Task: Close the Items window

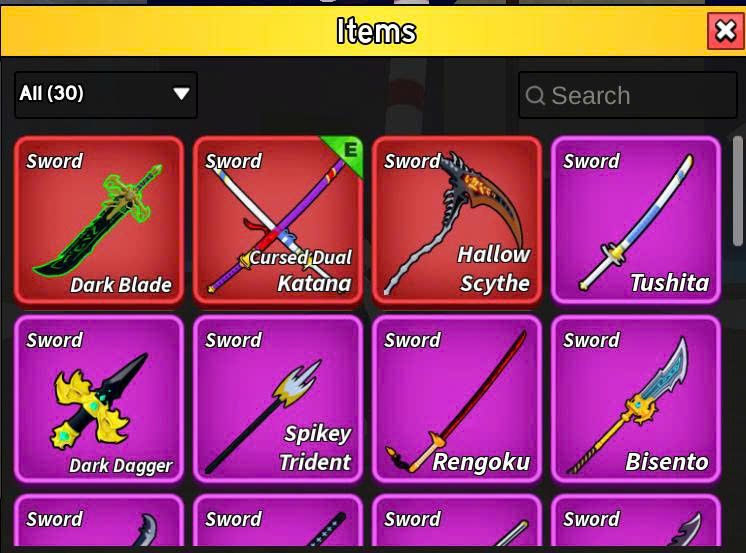Action: pyautogui.click(x=725, y=31)
